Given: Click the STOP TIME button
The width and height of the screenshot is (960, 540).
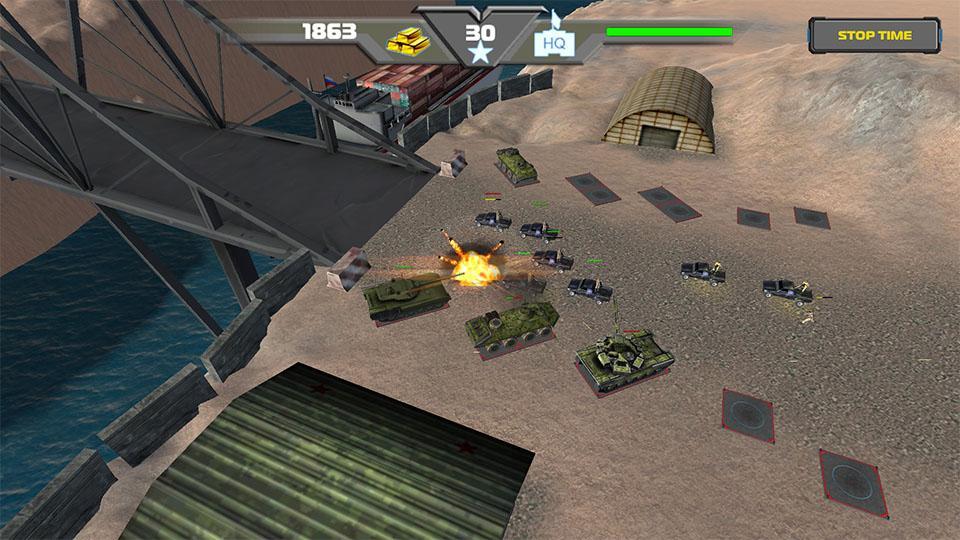Looking at the screenshot, I should pos(874,36).
